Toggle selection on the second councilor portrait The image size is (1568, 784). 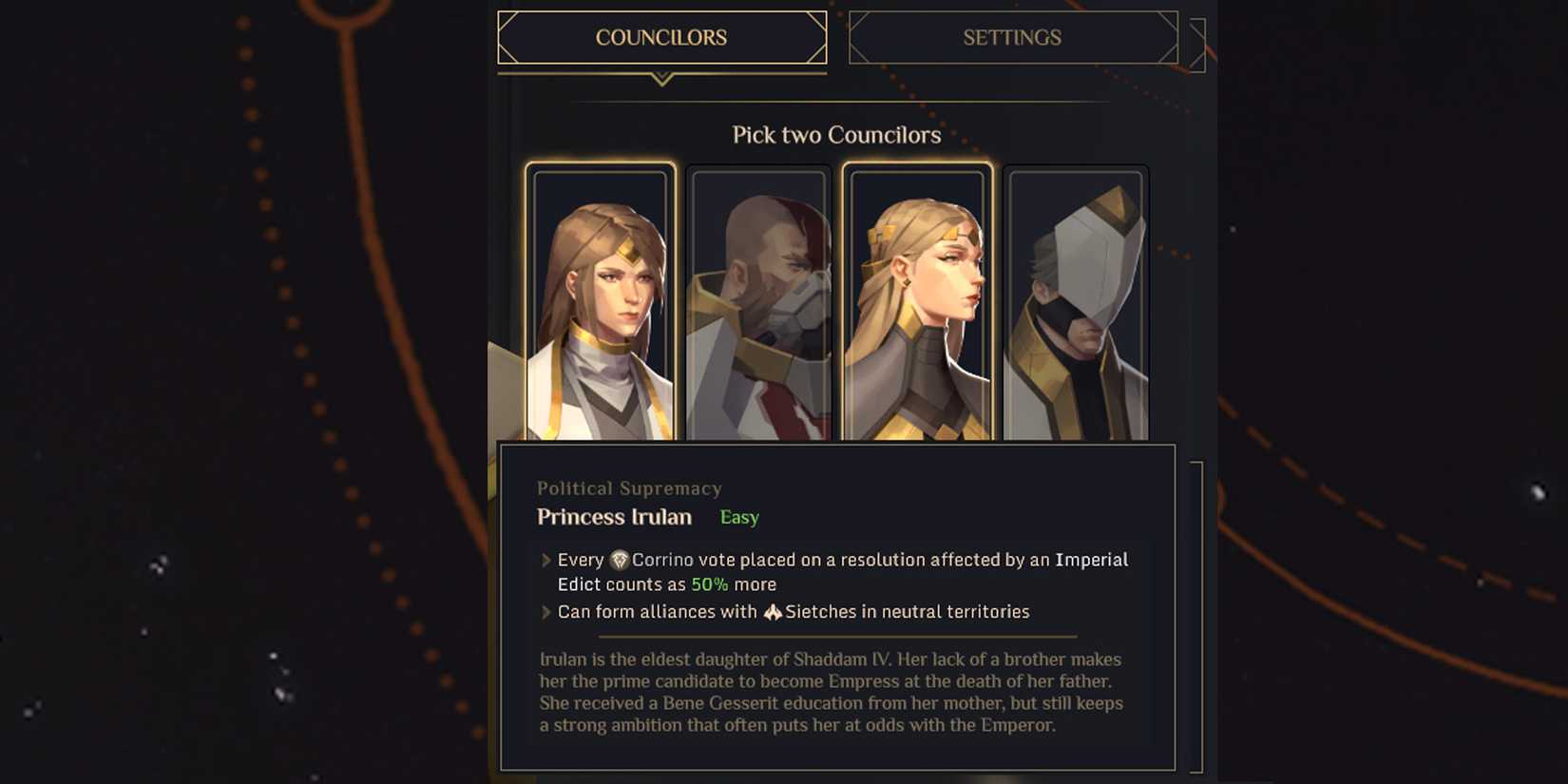[x=757, y=304]
